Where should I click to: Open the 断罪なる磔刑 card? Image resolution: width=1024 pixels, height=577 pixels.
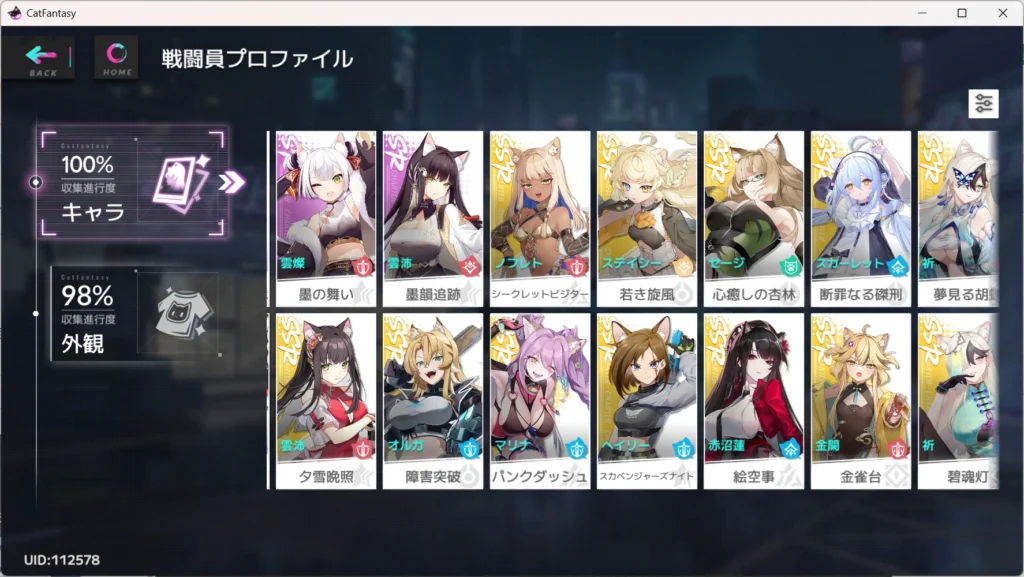point(861,219)
